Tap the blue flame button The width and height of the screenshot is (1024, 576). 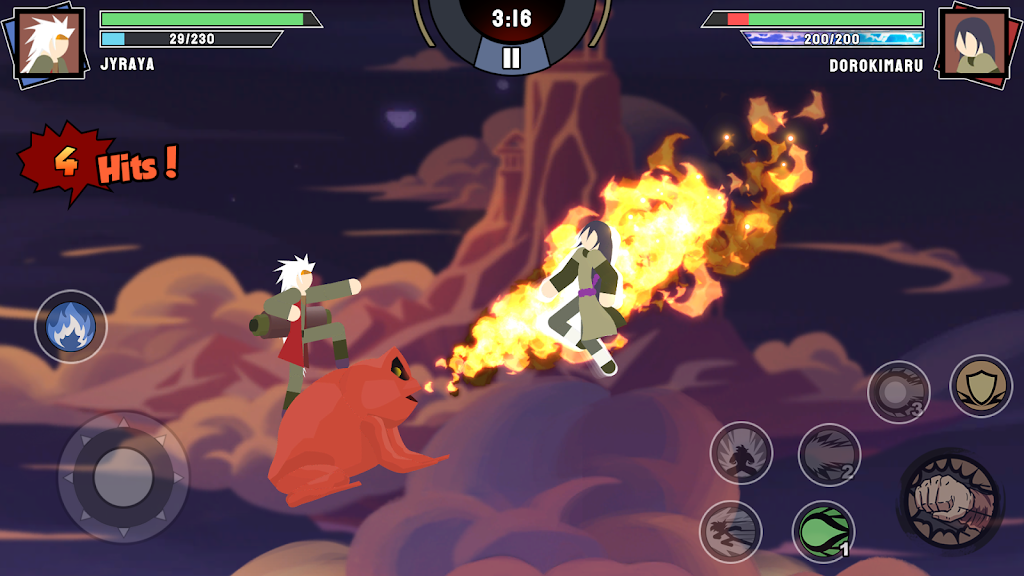[x=71, y=326]
